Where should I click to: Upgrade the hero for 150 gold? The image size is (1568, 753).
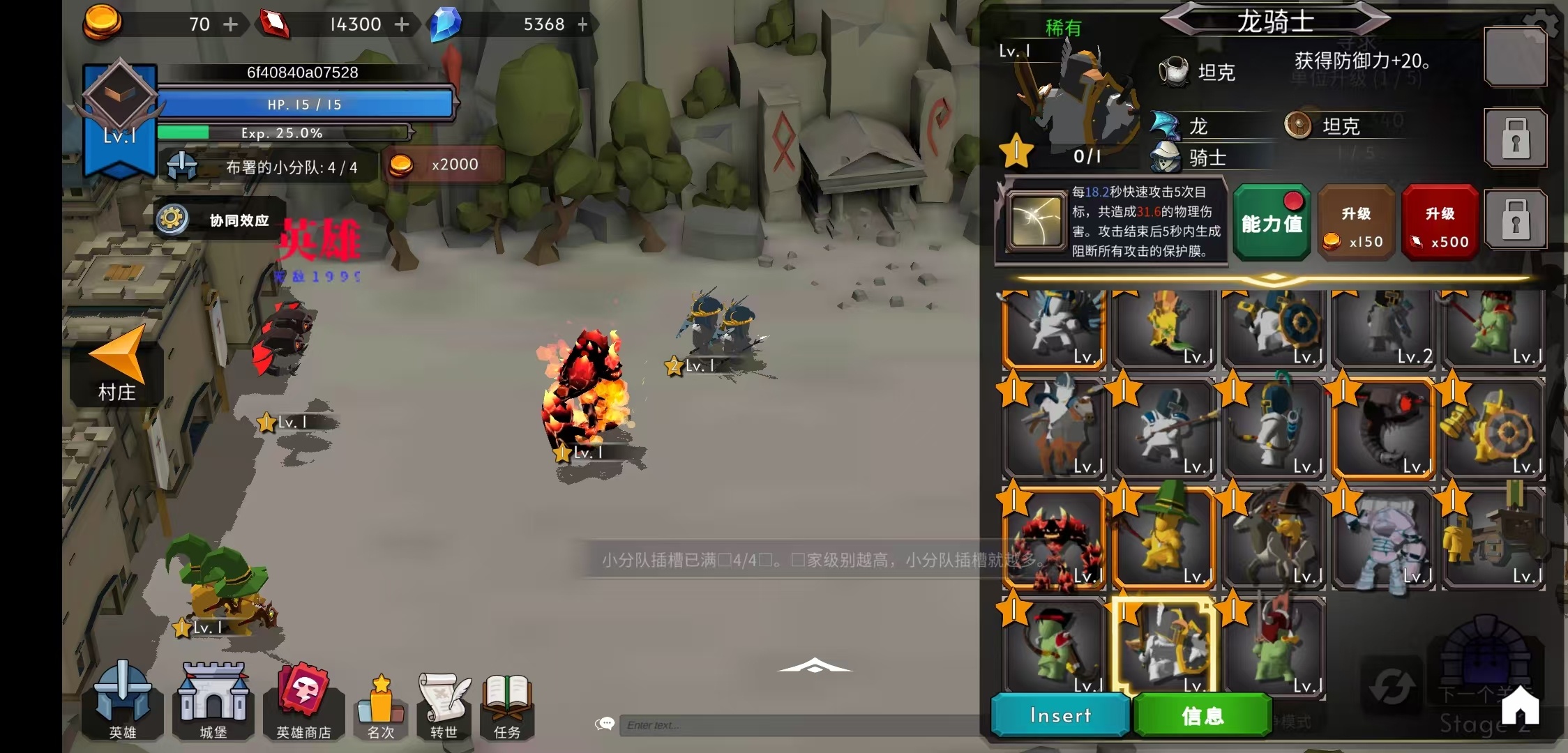[x=1355, y=223]
